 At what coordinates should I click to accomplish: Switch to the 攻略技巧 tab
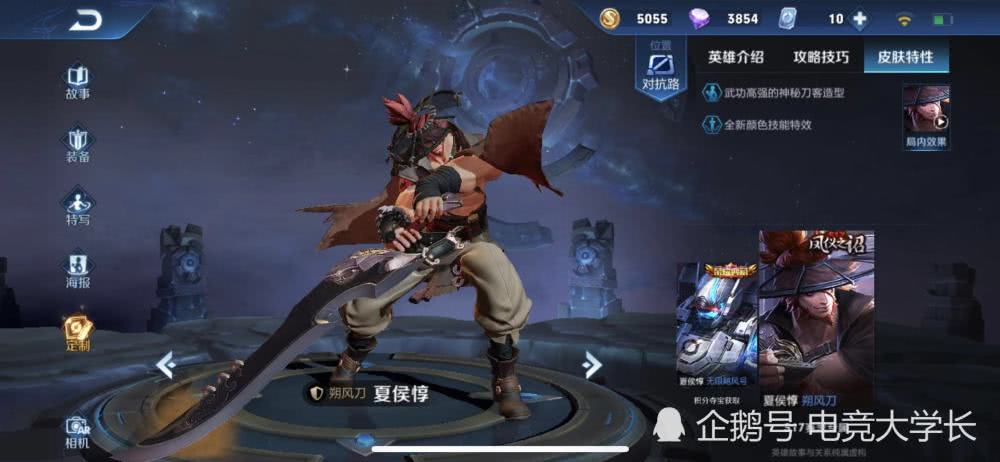[821, 57]
